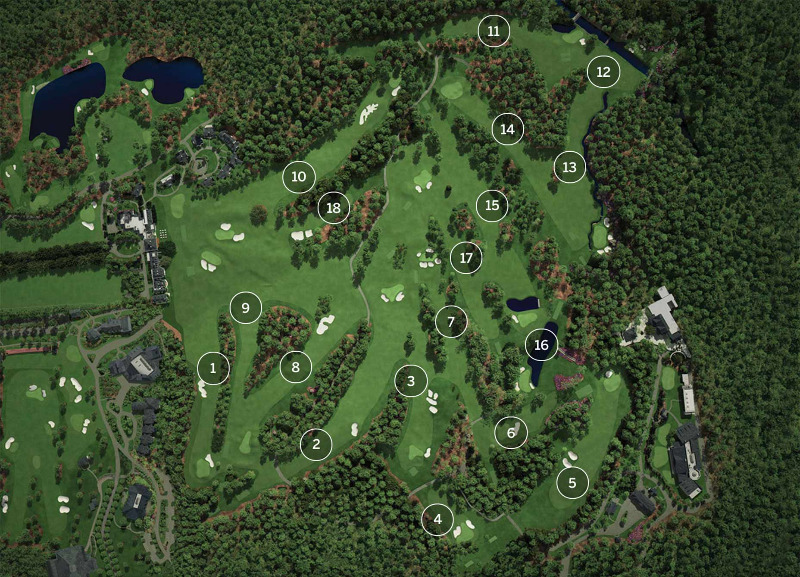The width and height of the screenshot is (800, 577).
Task: Select the hole 16 marker
Action: (542, 346)
